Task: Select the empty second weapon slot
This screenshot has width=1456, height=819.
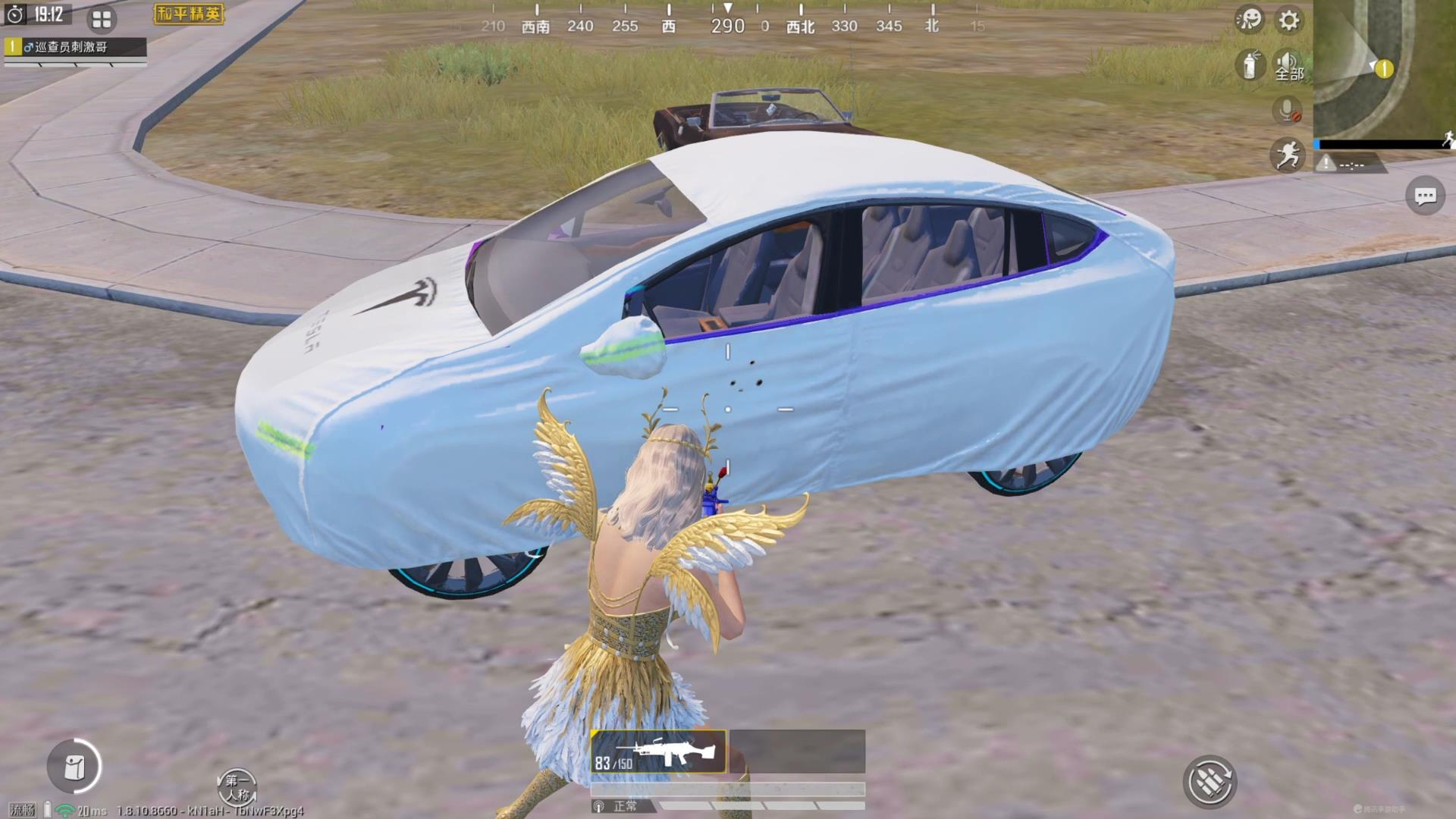Action: [x=797, y=752]
